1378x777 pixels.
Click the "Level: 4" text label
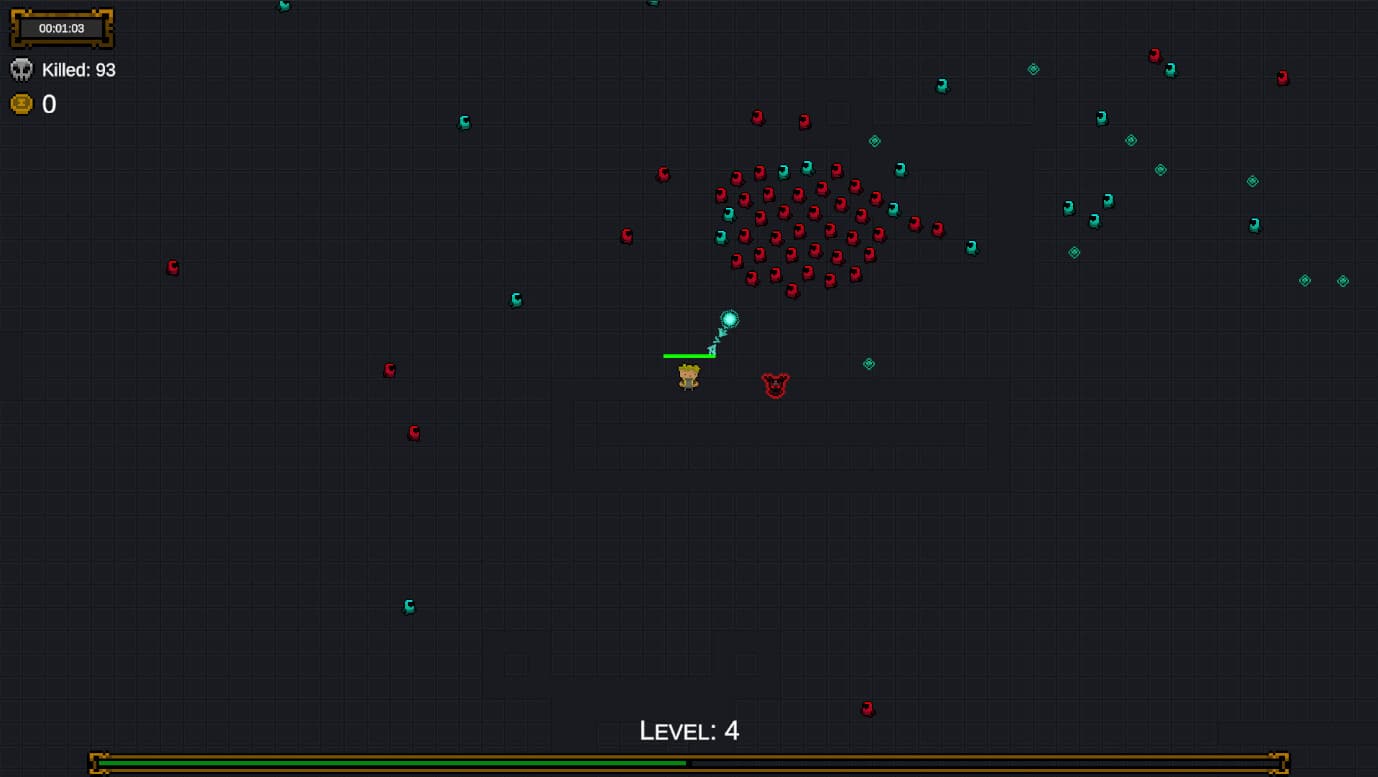click(688, 731)
